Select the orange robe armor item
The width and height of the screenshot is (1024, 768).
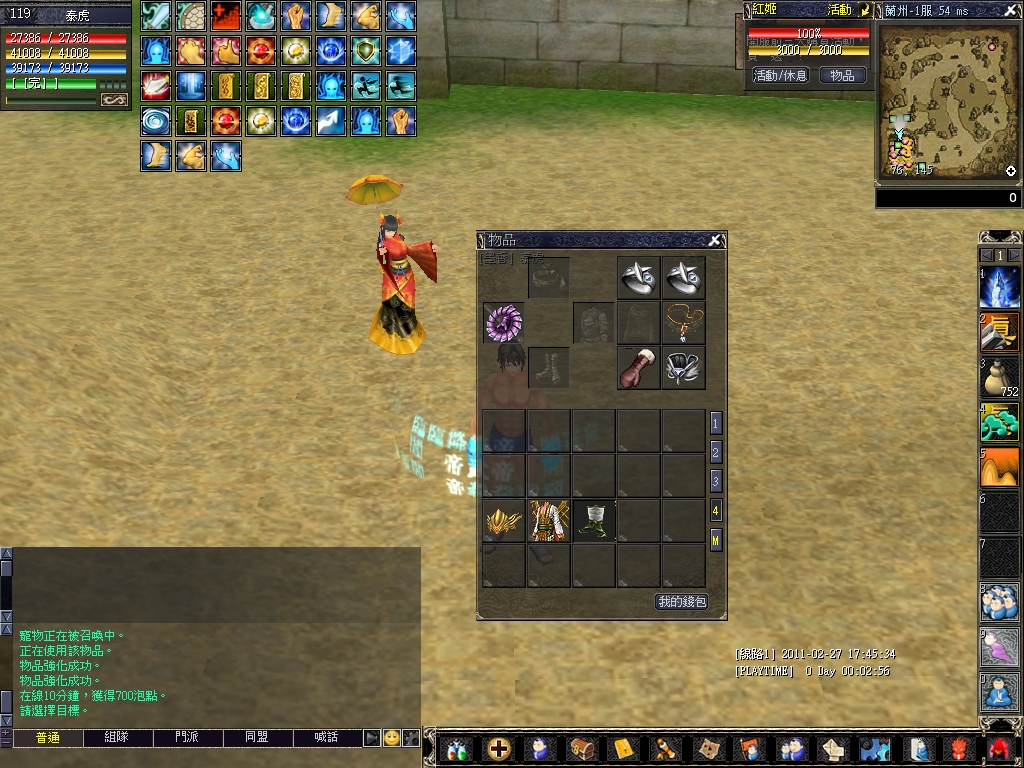(x=549, y=521)
